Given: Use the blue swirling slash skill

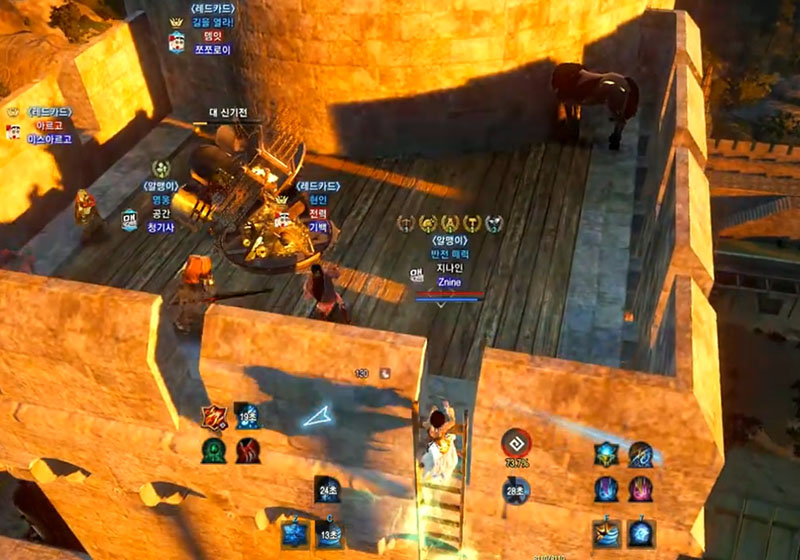Looking at the screenshot, I should 640,455.
